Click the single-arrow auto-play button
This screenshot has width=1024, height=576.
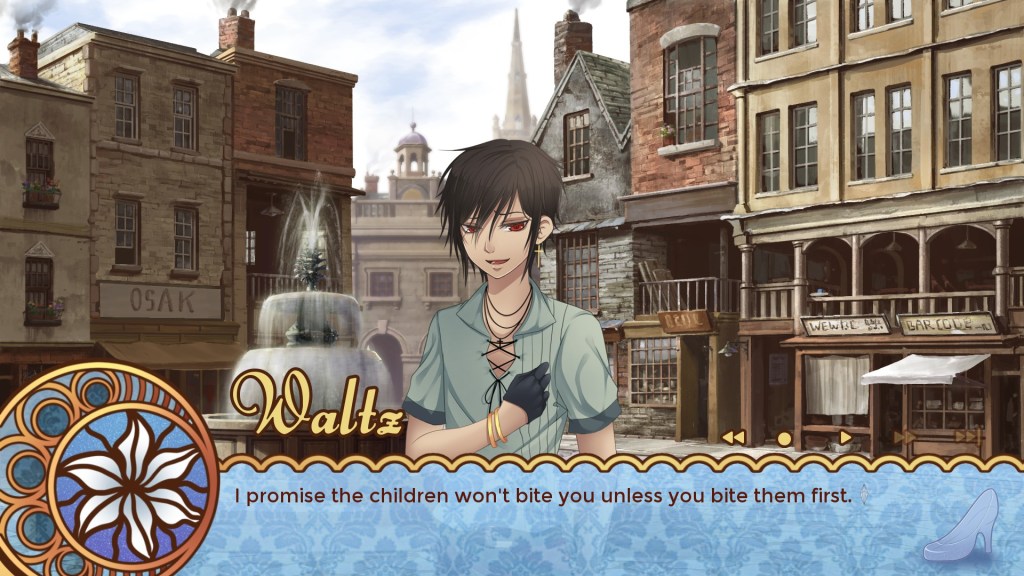[845, 437]
